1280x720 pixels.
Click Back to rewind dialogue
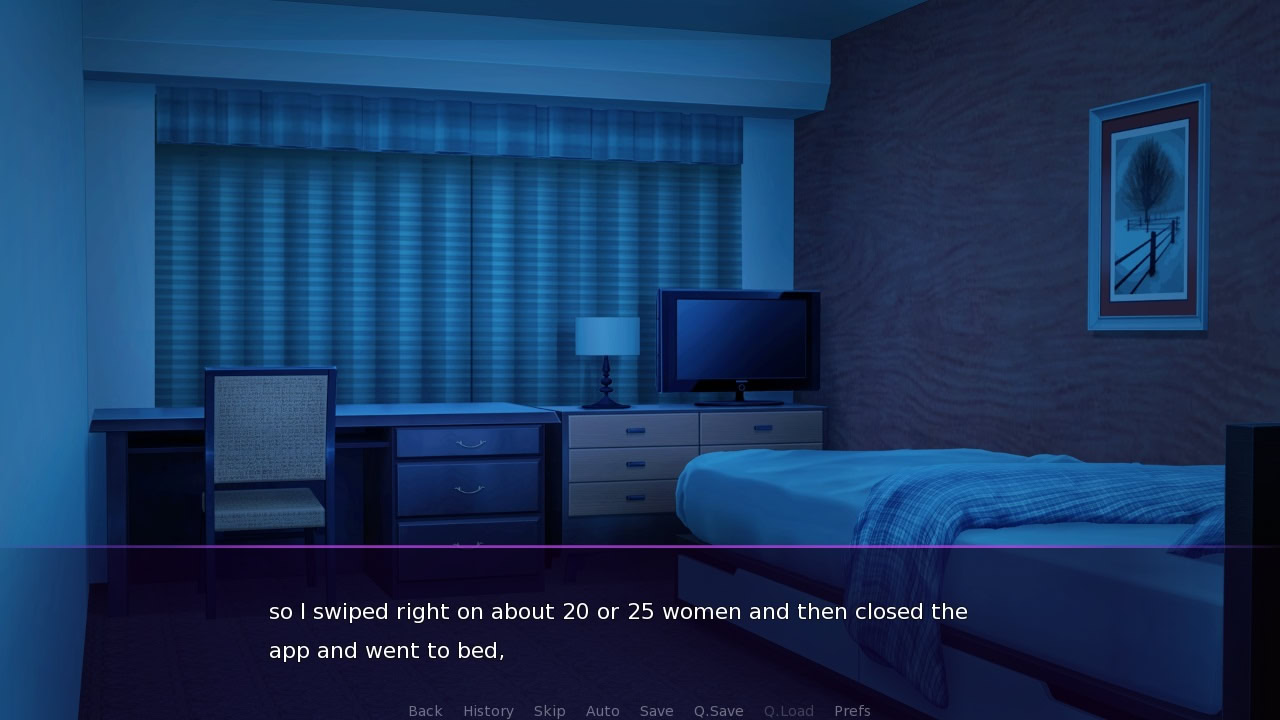(425, 711)
